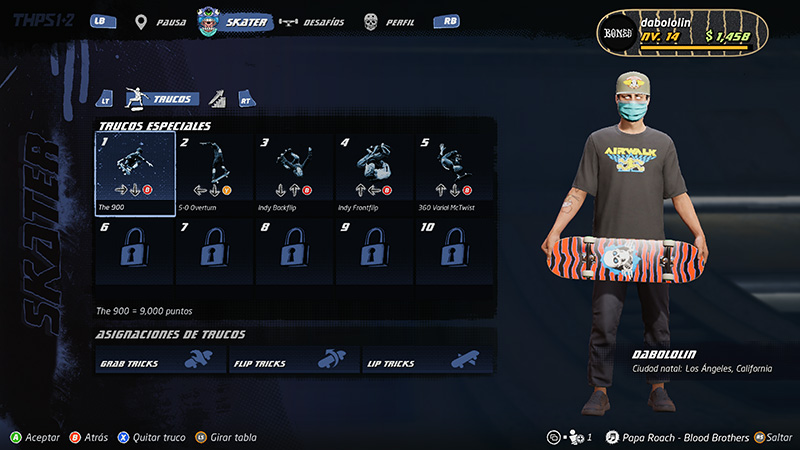Pick the Indy Backflip trick slot
800x450 pixels.
point(295,173)
